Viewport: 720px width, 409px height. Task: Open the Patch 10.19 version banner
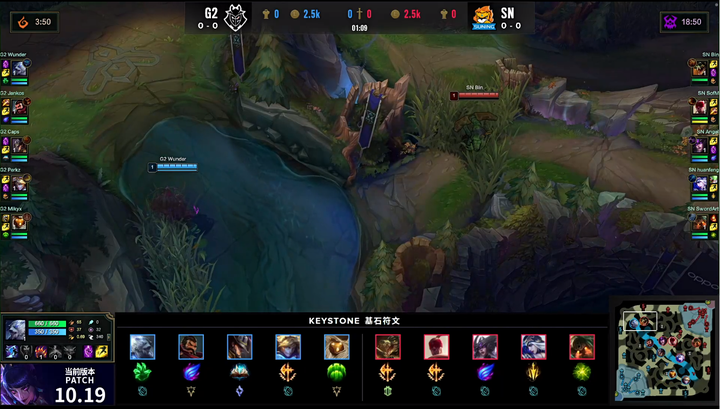pyautogui.click(x=58, y=386)
